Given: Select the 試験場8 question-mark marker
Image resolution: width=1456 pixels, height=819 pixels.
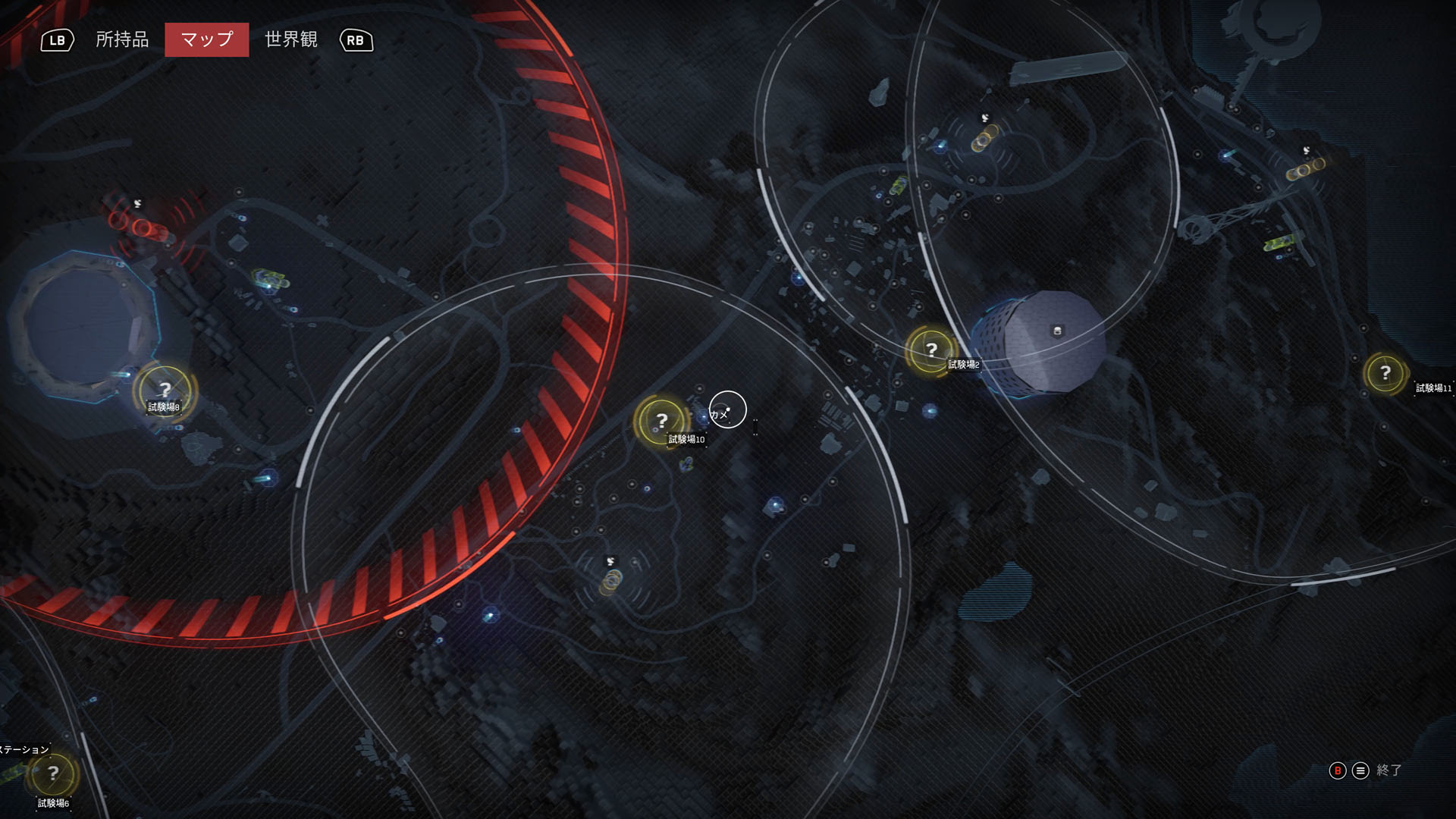Looking at the screenshot, I should pos(165,391).
